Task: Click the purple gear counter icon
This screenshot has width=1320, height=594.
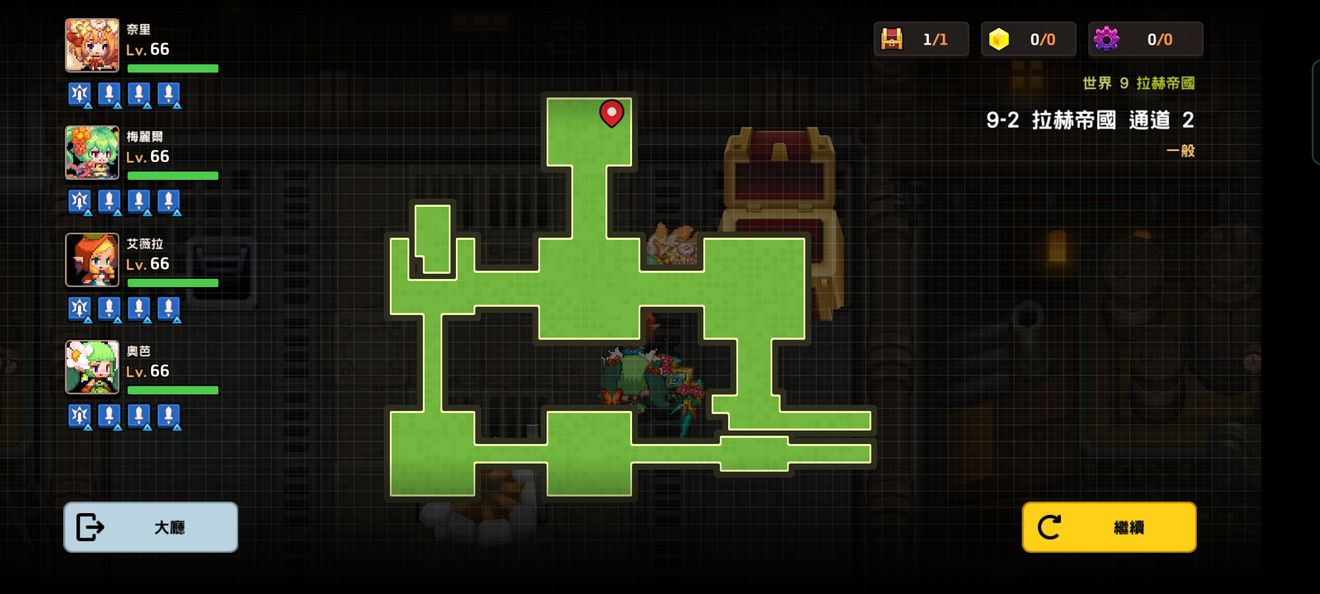Action: click(x=1106, y=39)
